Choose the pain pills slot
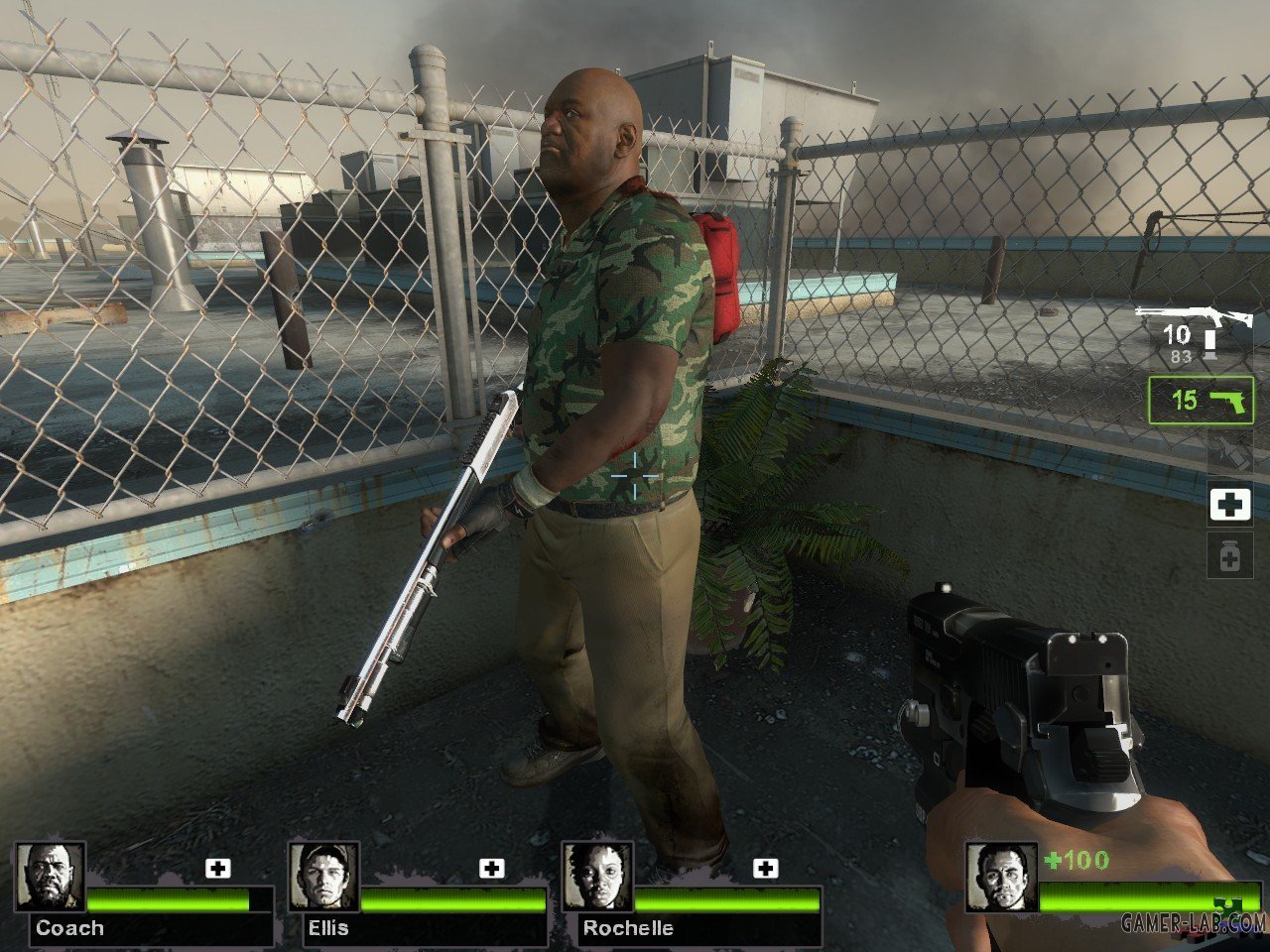This screenshot has width=1270, height=952. click(1230, 555)
